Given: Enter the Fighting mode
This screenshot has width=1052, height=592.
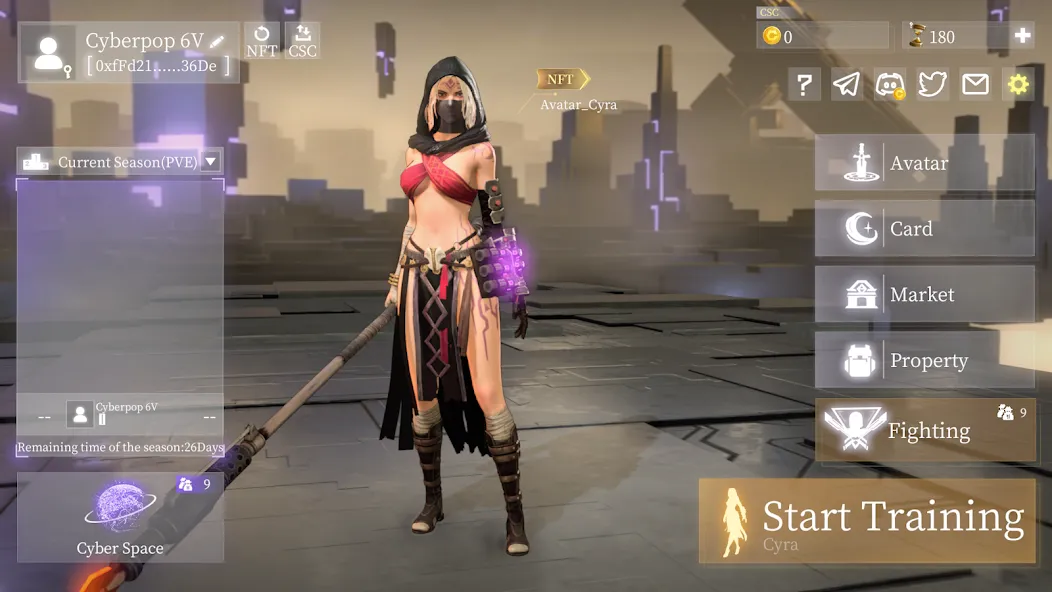Looking at the screenshot, I should coord(924,431).
